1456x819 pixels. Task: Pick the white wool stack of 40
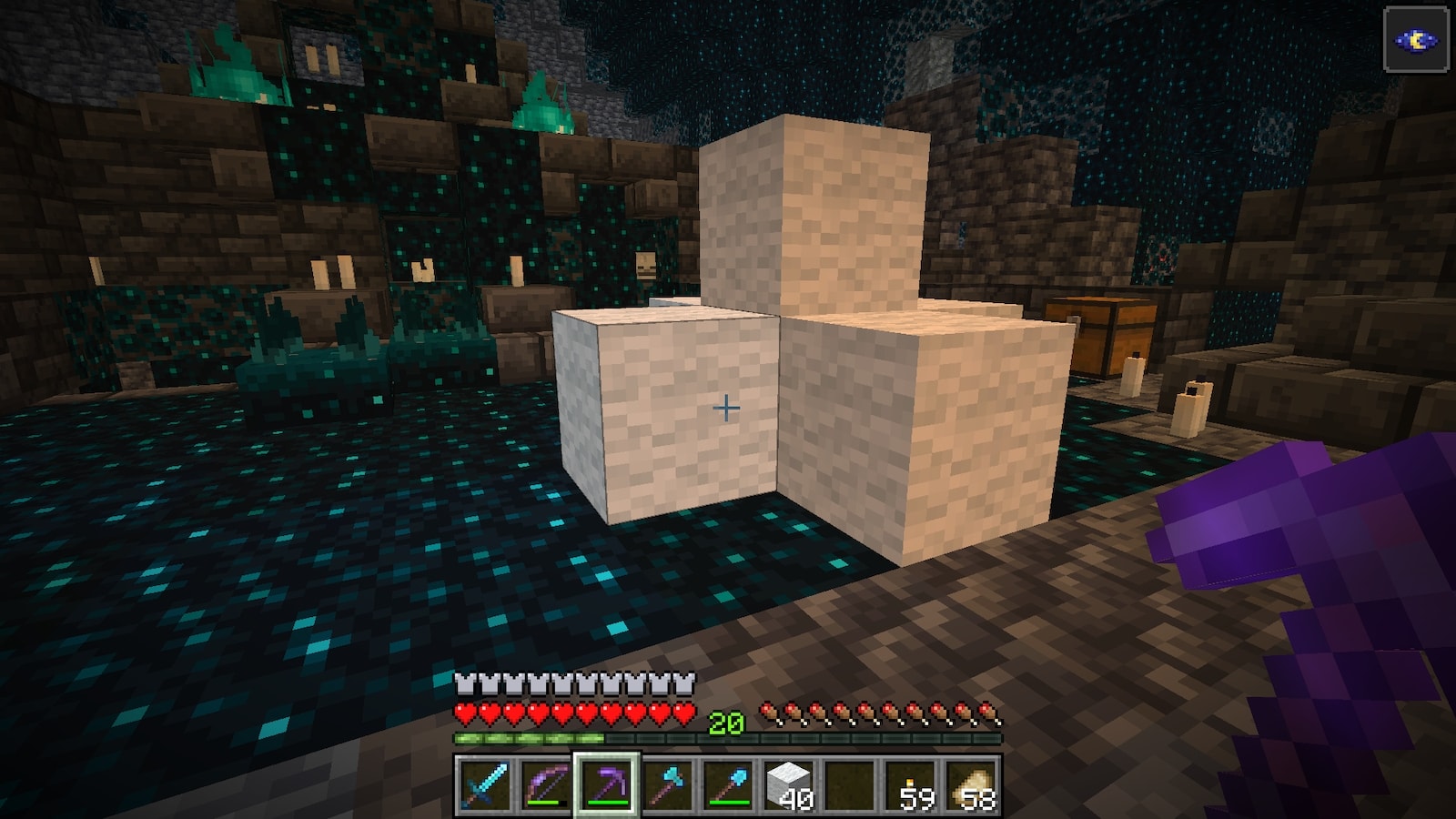coord(790,784)
